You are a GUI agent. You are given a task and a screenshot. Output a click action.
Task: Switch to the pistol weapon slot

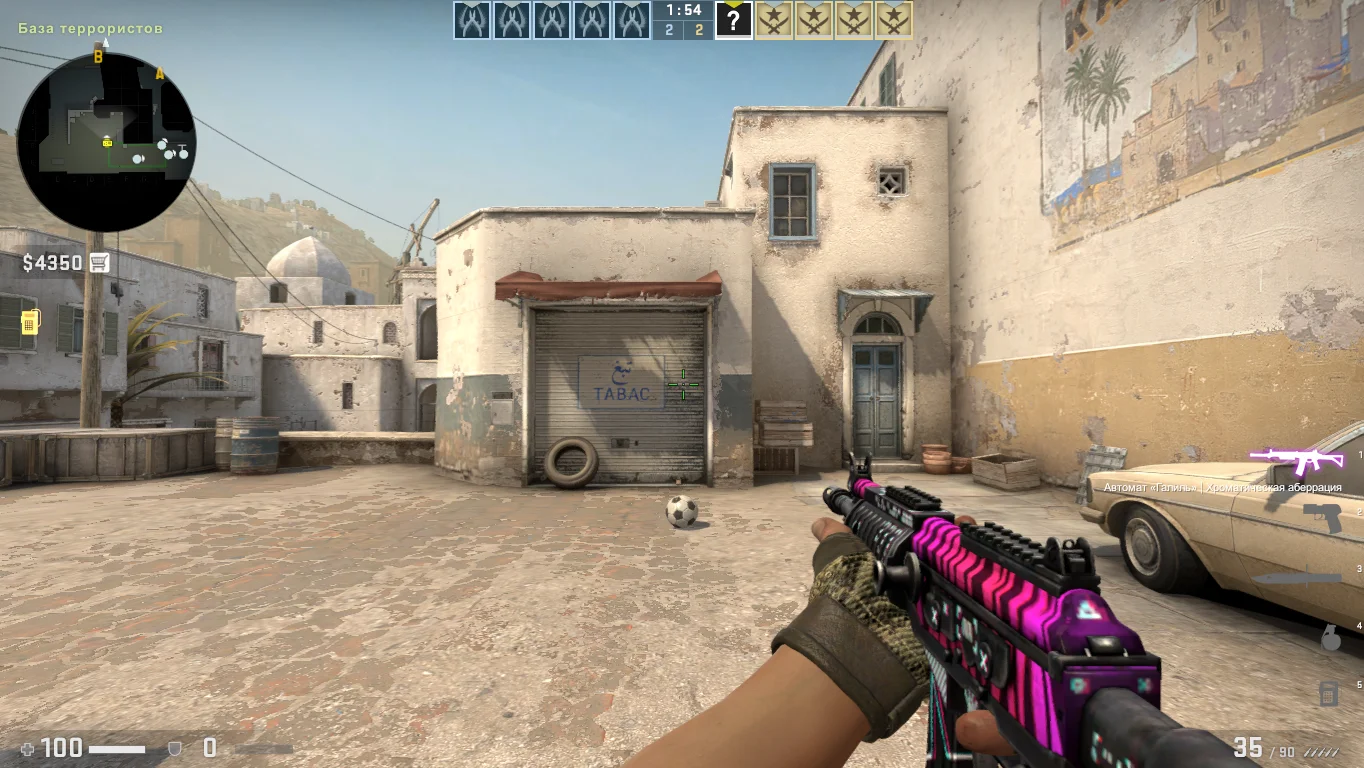pos(1322,518)
